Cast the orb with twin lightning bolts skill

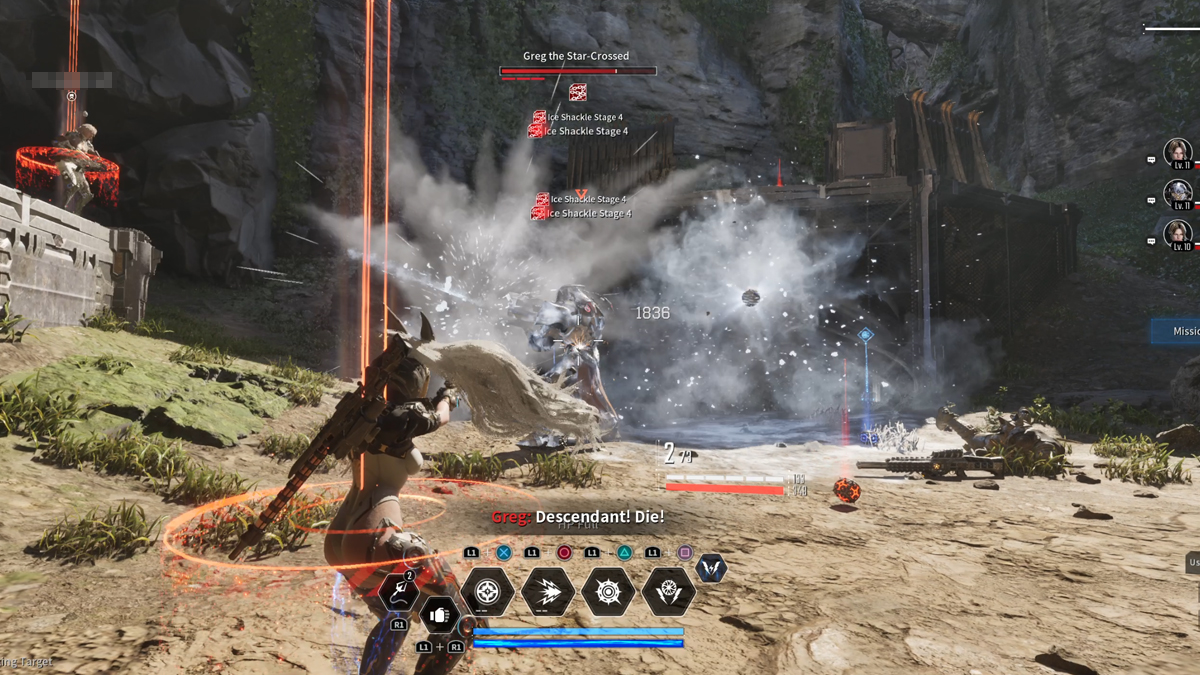pos(668,592)
